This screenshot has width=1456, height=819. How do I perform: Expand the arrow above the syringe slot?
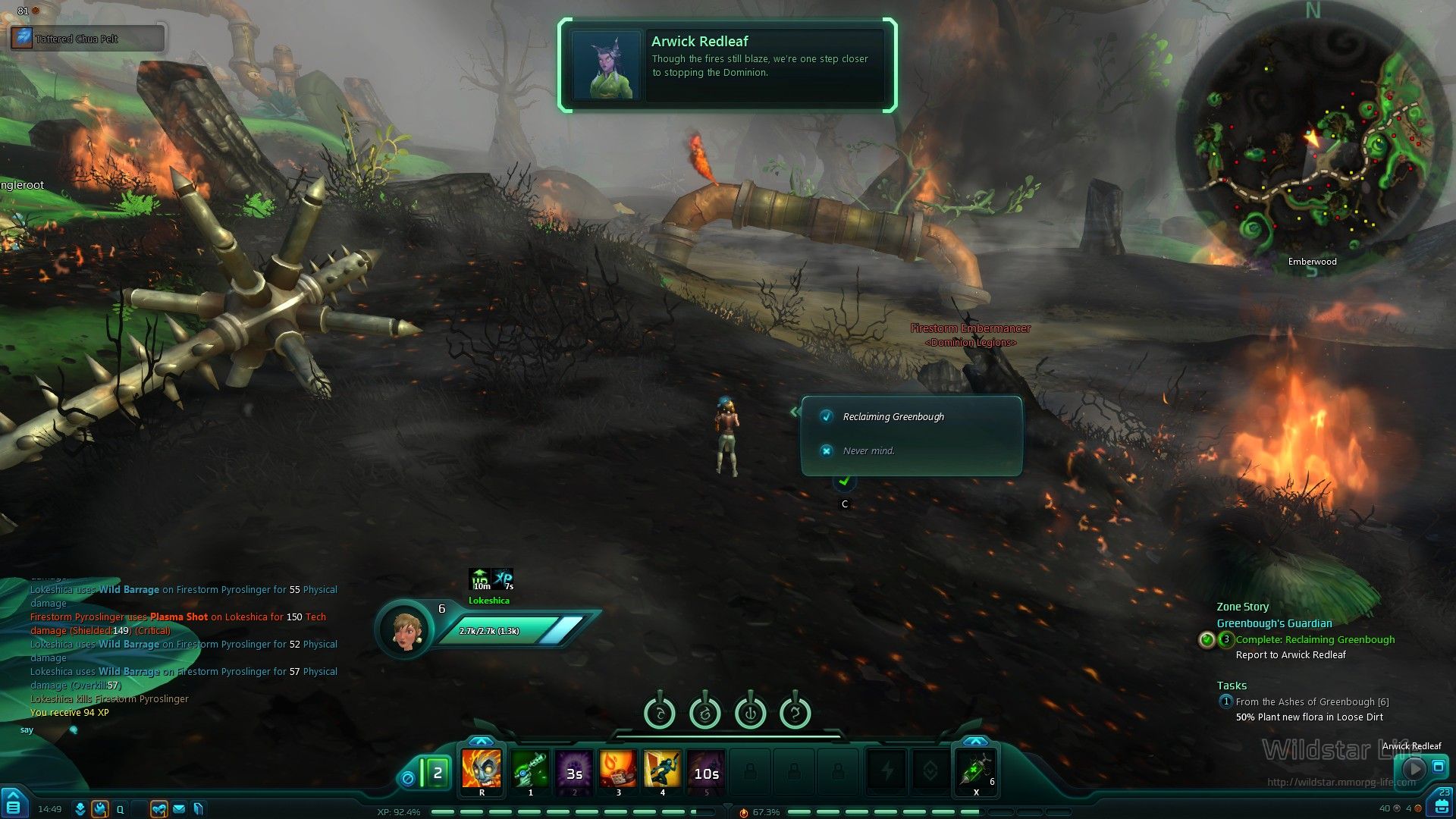click(x=975, y=741)
